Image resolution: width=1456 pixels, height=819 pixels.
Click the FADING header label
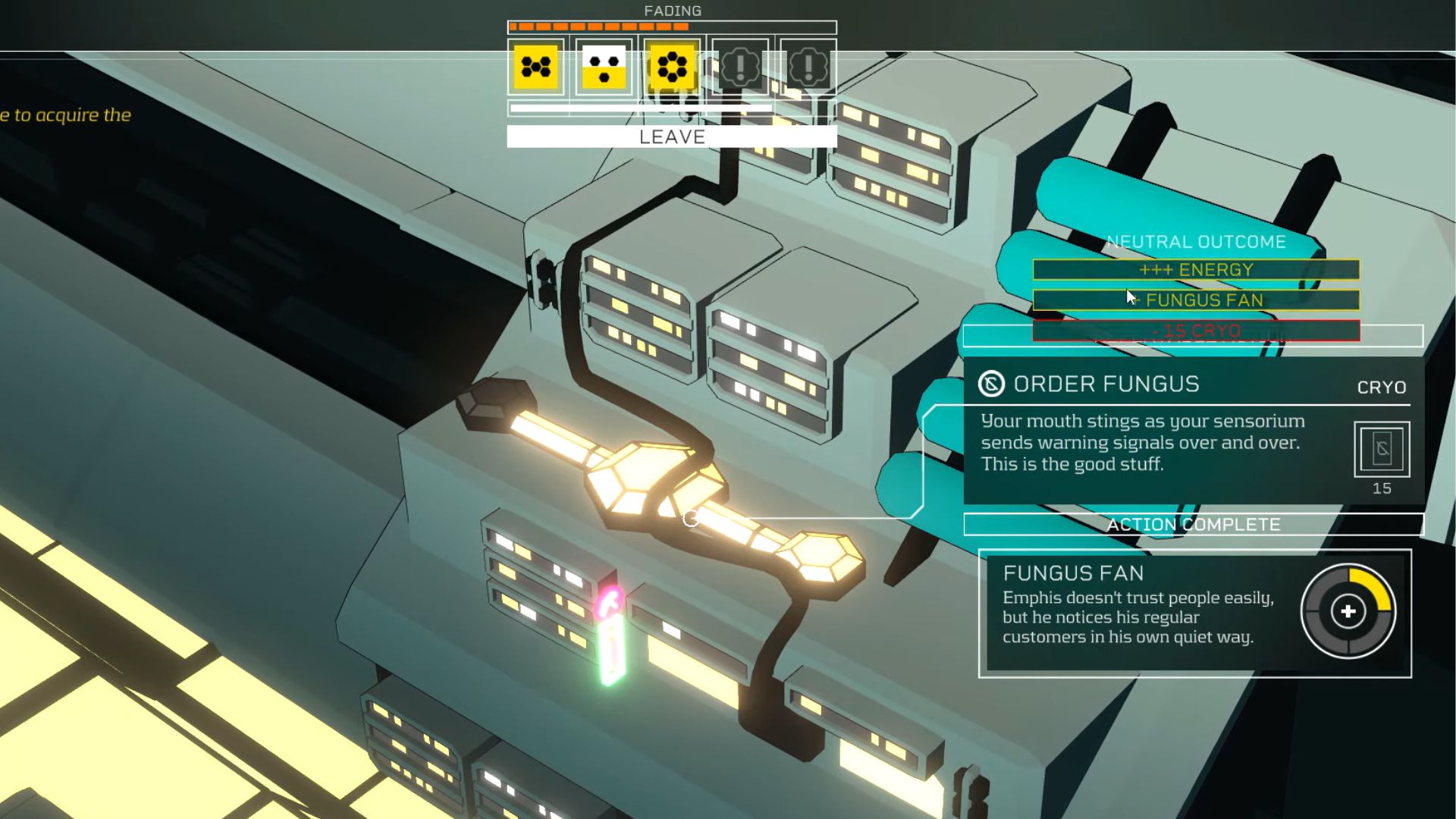(671, 11)
